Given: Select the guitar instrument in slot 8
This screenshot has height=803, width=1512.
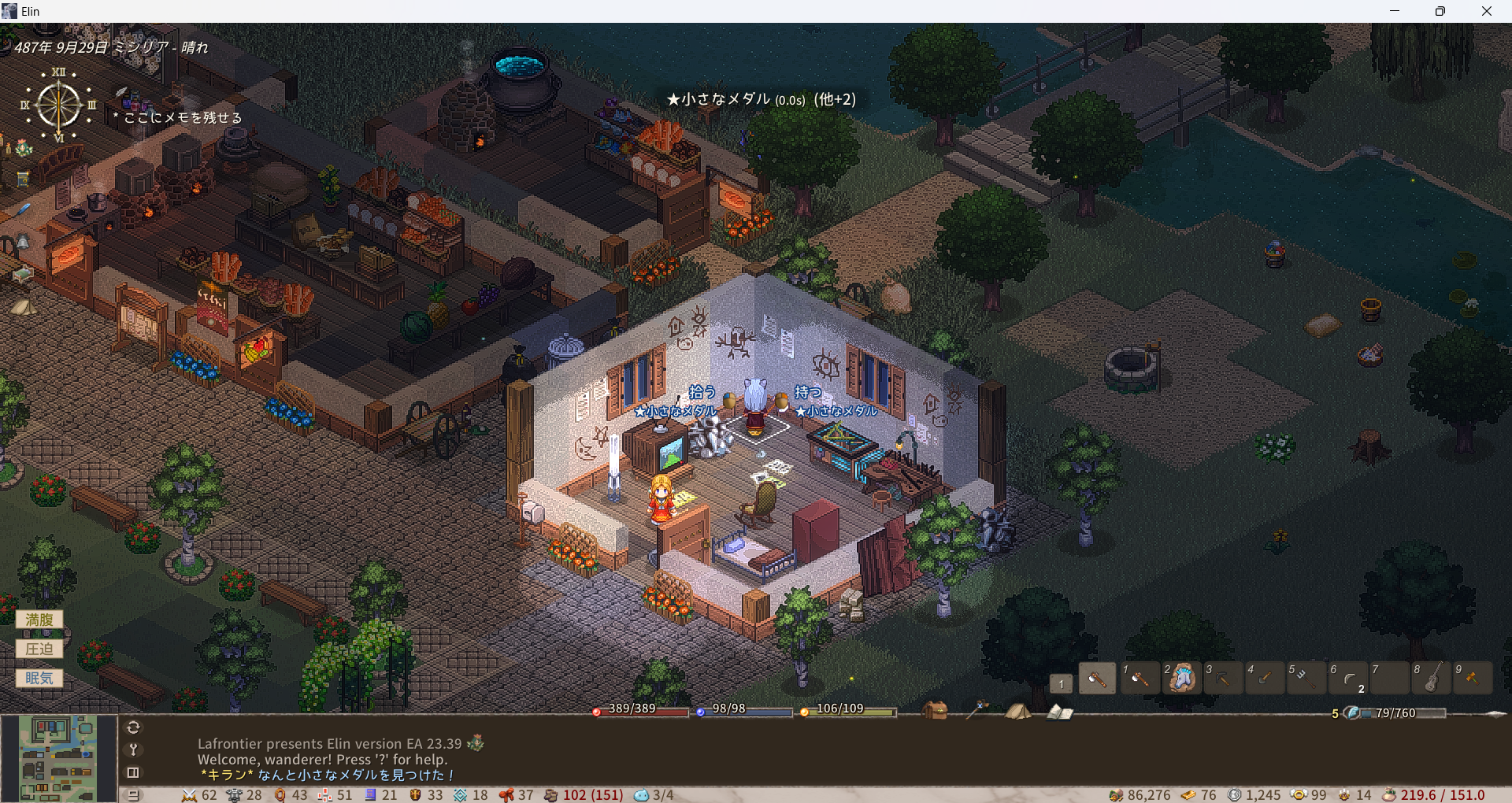Looking at the screenshot, I should pos(1432,678).
